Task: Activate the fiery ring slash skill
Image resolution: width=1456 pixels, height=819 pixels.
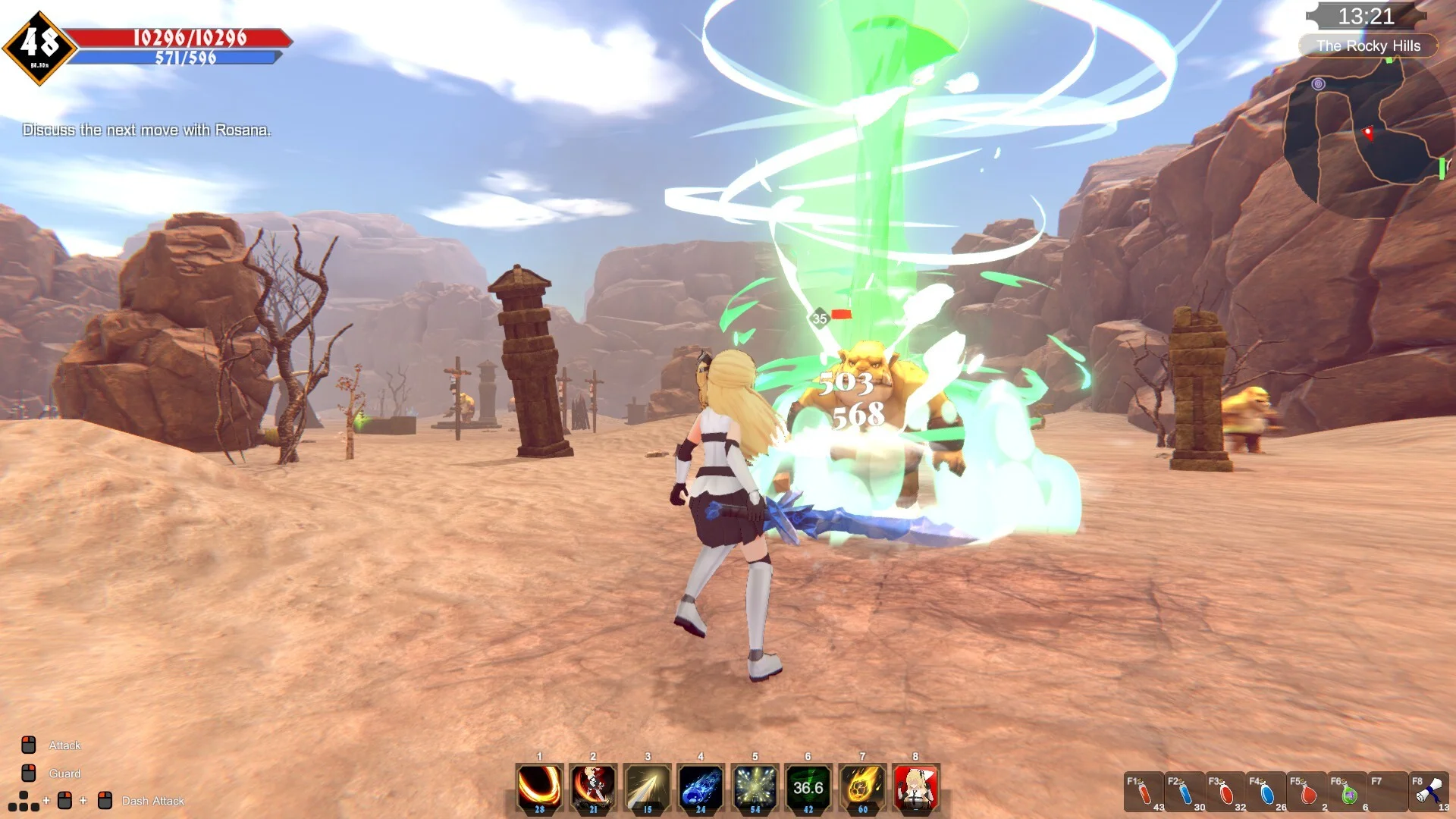Action: [539, 788]
